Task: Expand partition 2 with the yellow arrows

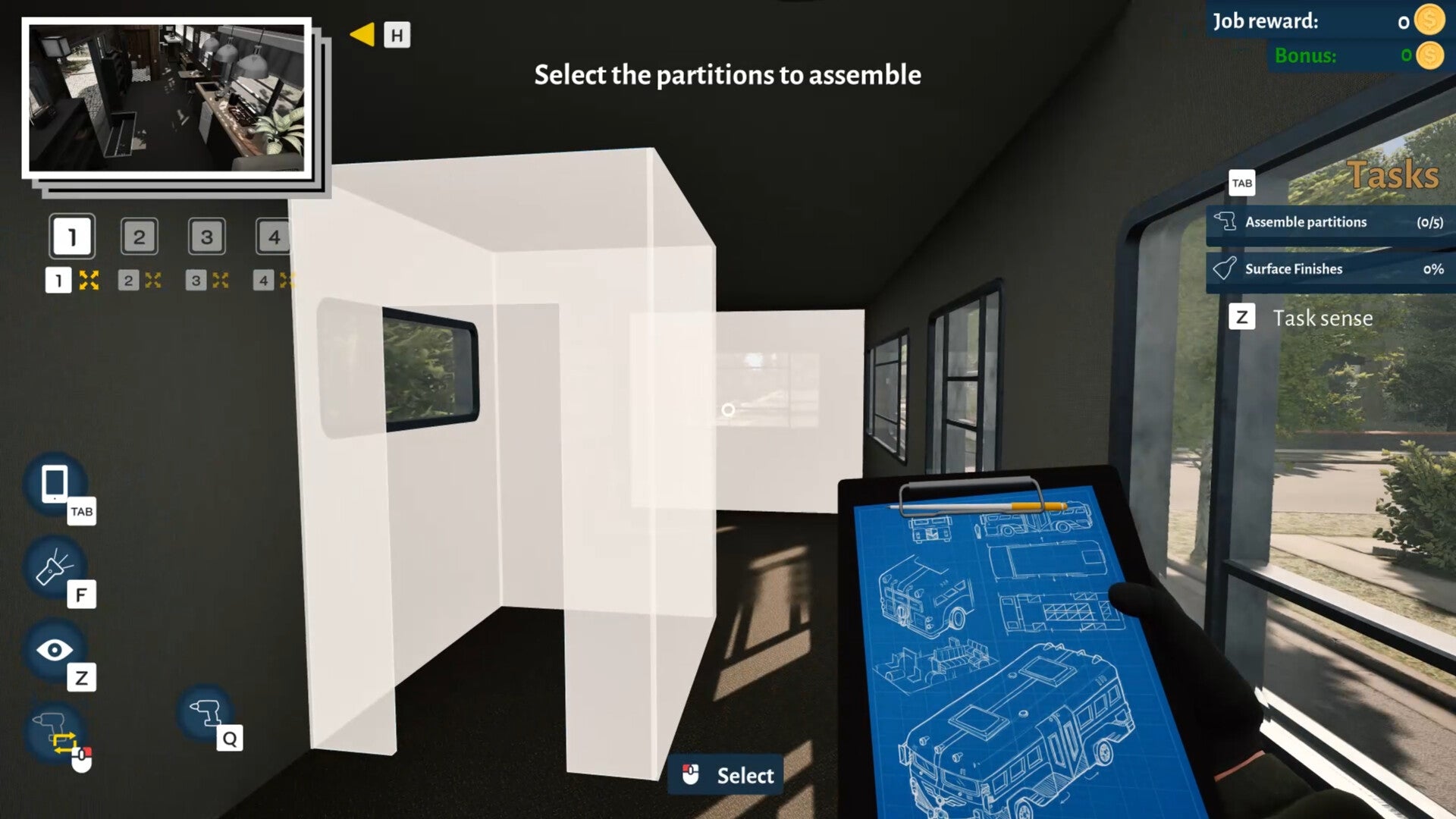Action: (x=154, y=280)
